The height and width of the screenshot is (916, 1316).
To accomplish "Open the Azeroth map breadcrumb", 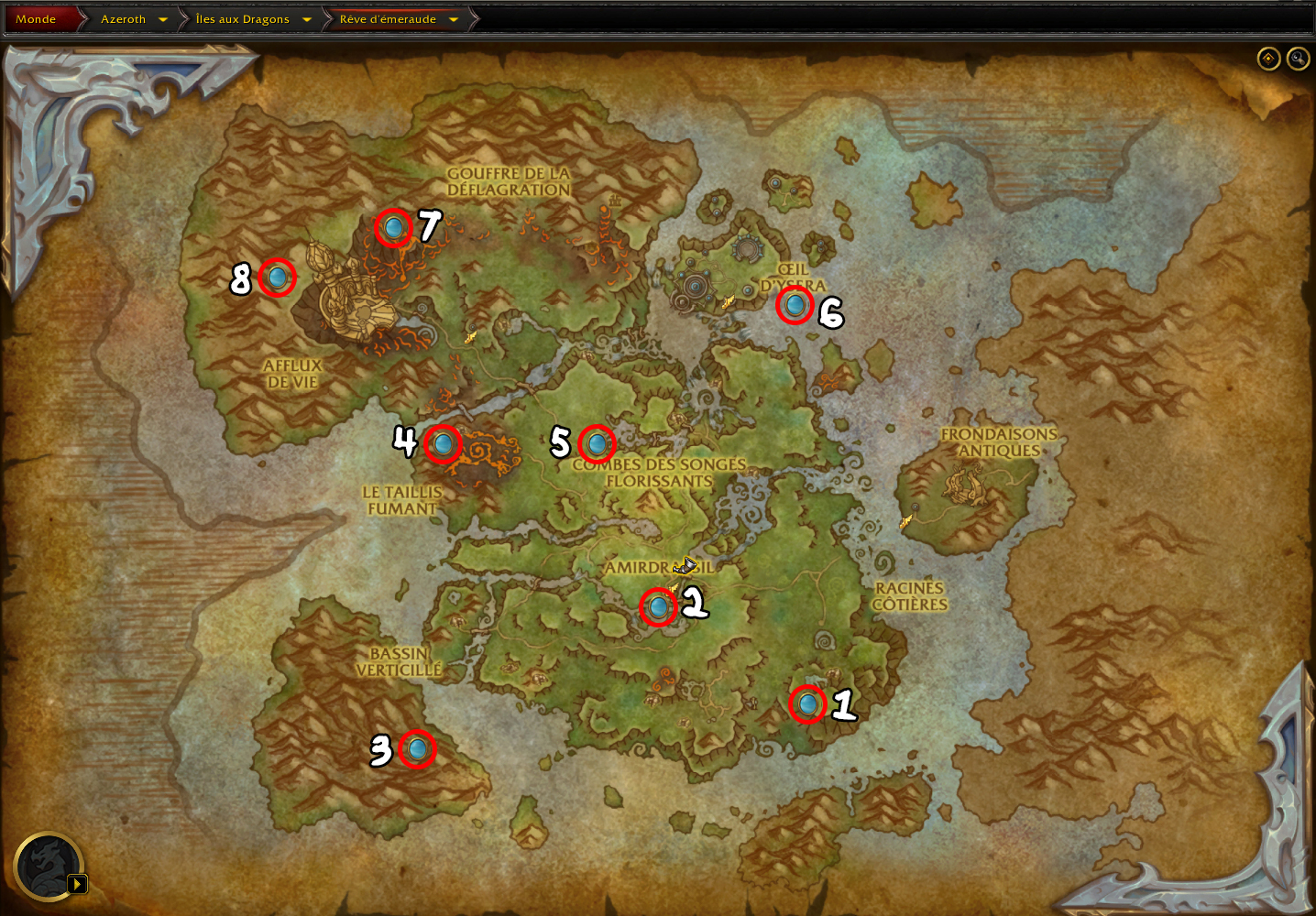I will (x=123, y=19).
